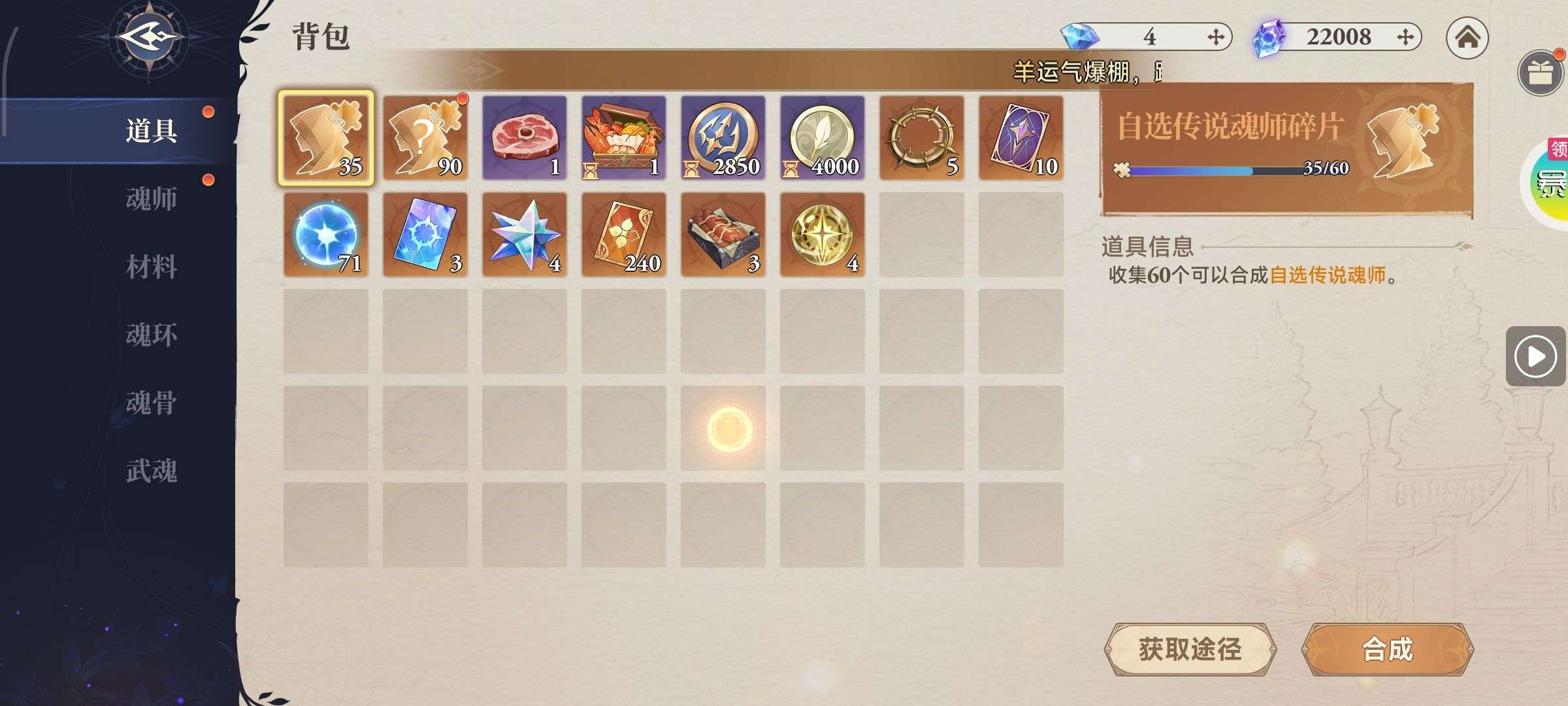This screenshot has width=1568, height=706.
Task: Pick the feather coin stack of 4000
Action: pos(823,138)
